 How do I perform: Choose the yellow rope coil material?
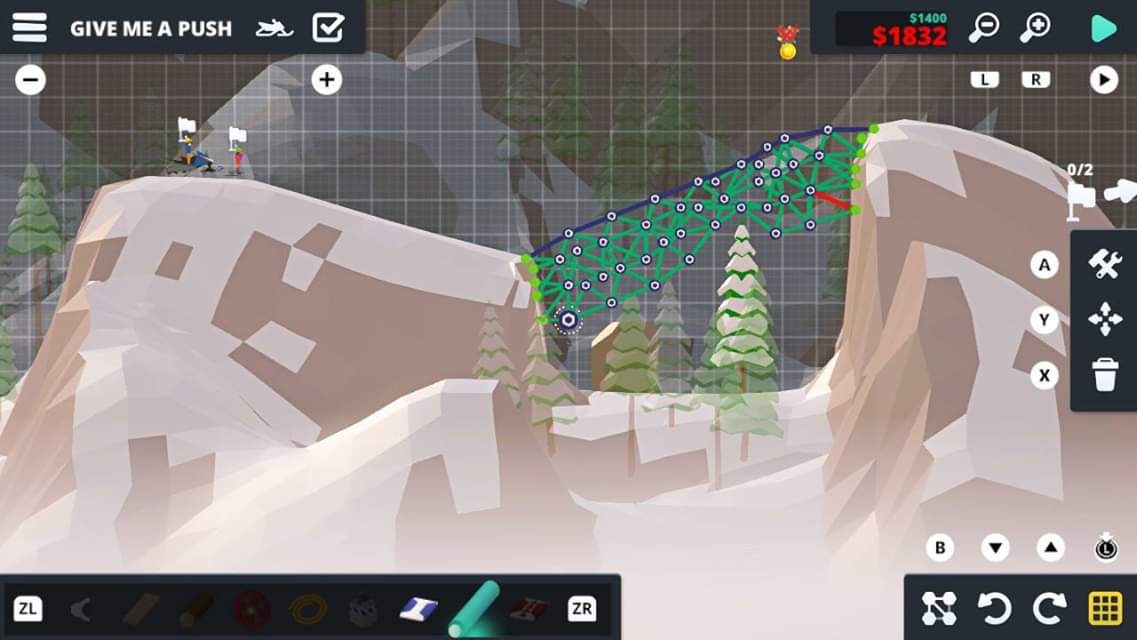click(x=307, y=608)
